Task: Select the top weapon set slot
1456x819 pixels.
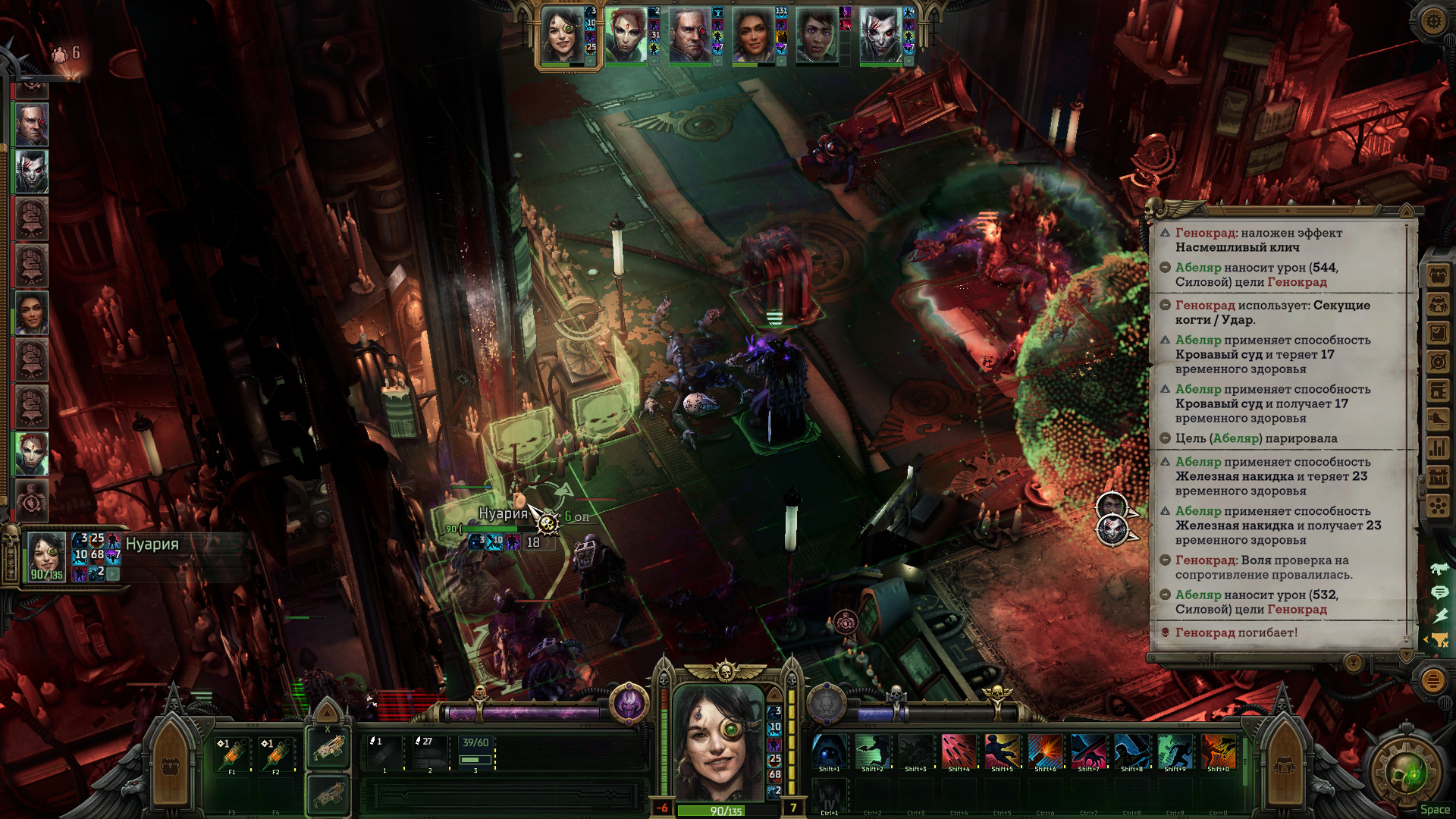Action: click(x=328, y=748)
